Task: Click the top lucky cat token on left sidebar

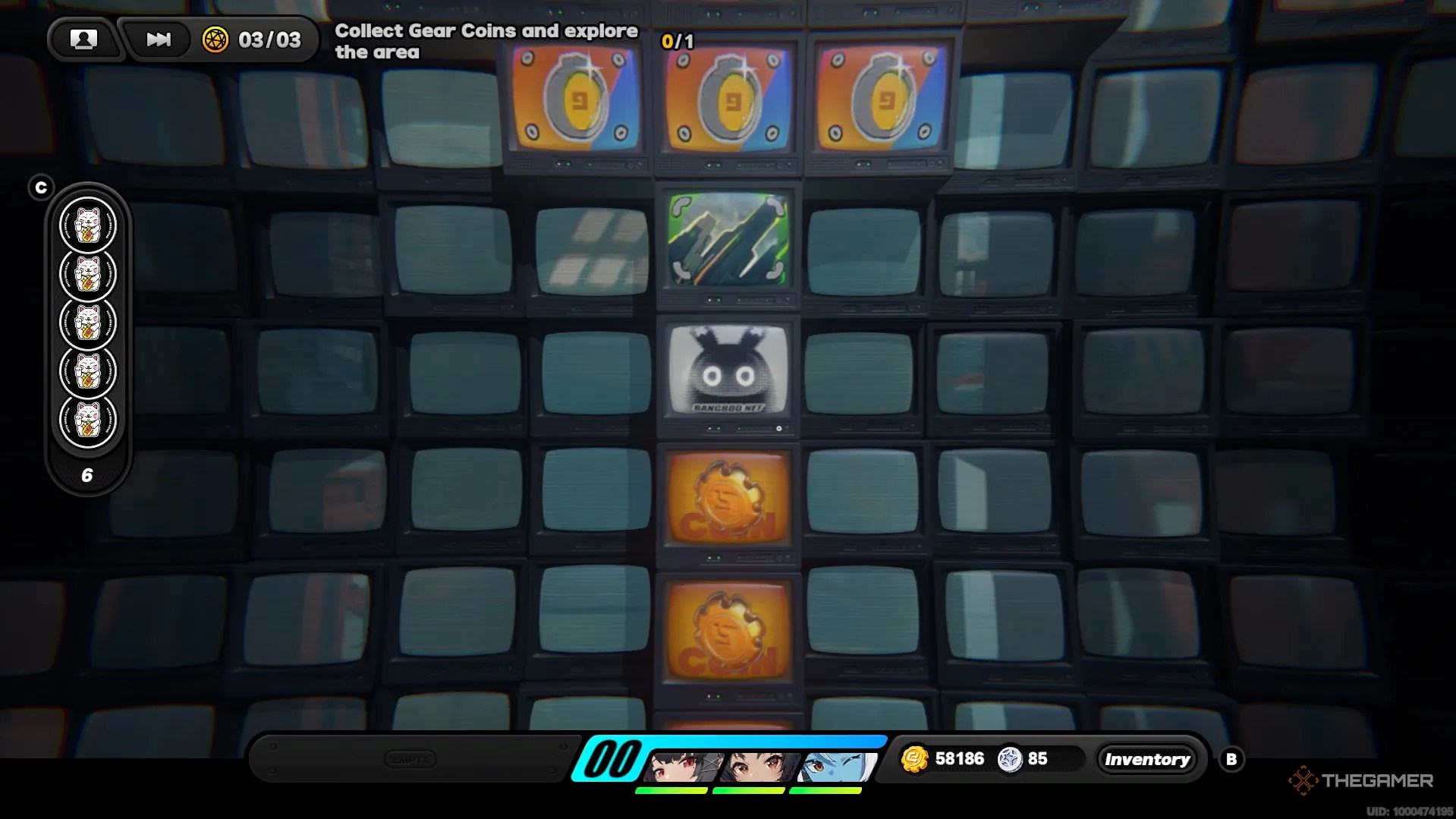Action: click(88, 225)
